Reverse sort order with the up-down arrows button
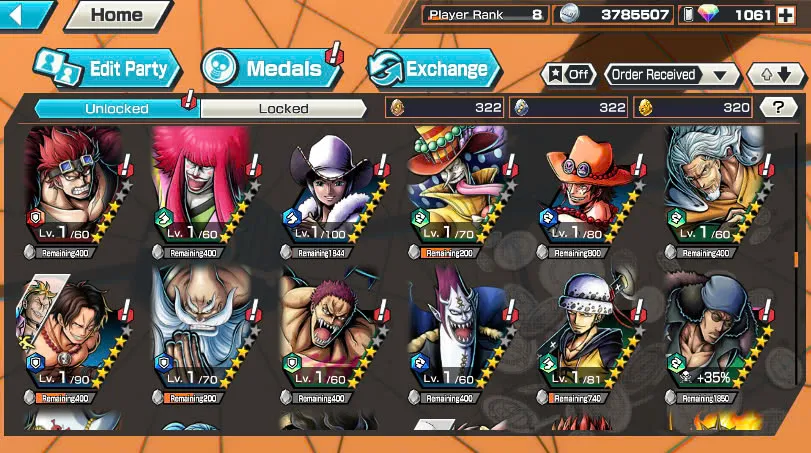 pyautogui.click(x=776, y=75)
